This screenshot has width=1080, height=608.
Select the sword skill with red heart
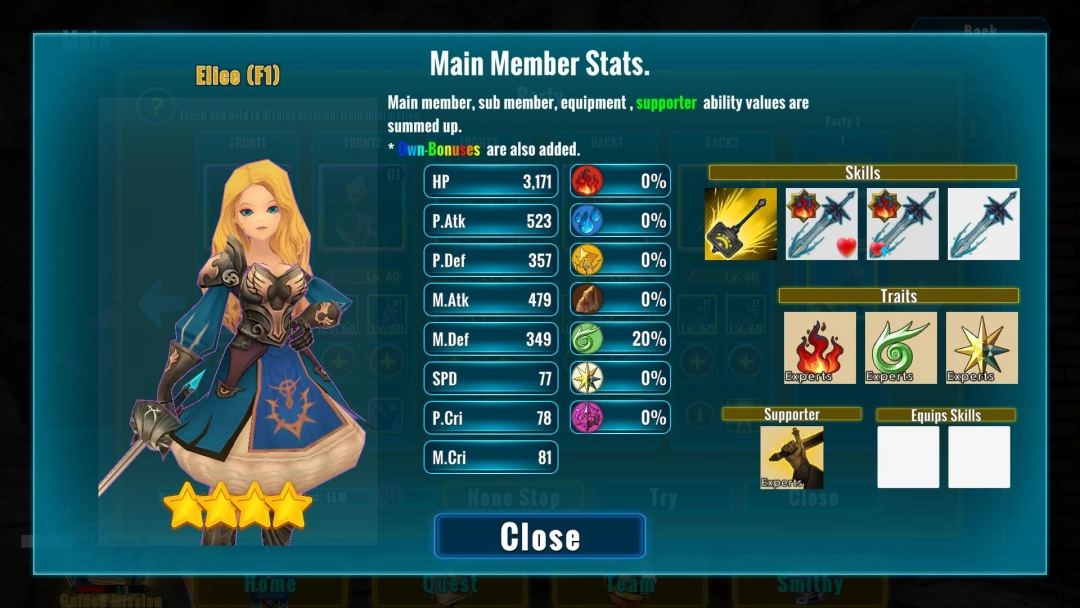(821, 224)
